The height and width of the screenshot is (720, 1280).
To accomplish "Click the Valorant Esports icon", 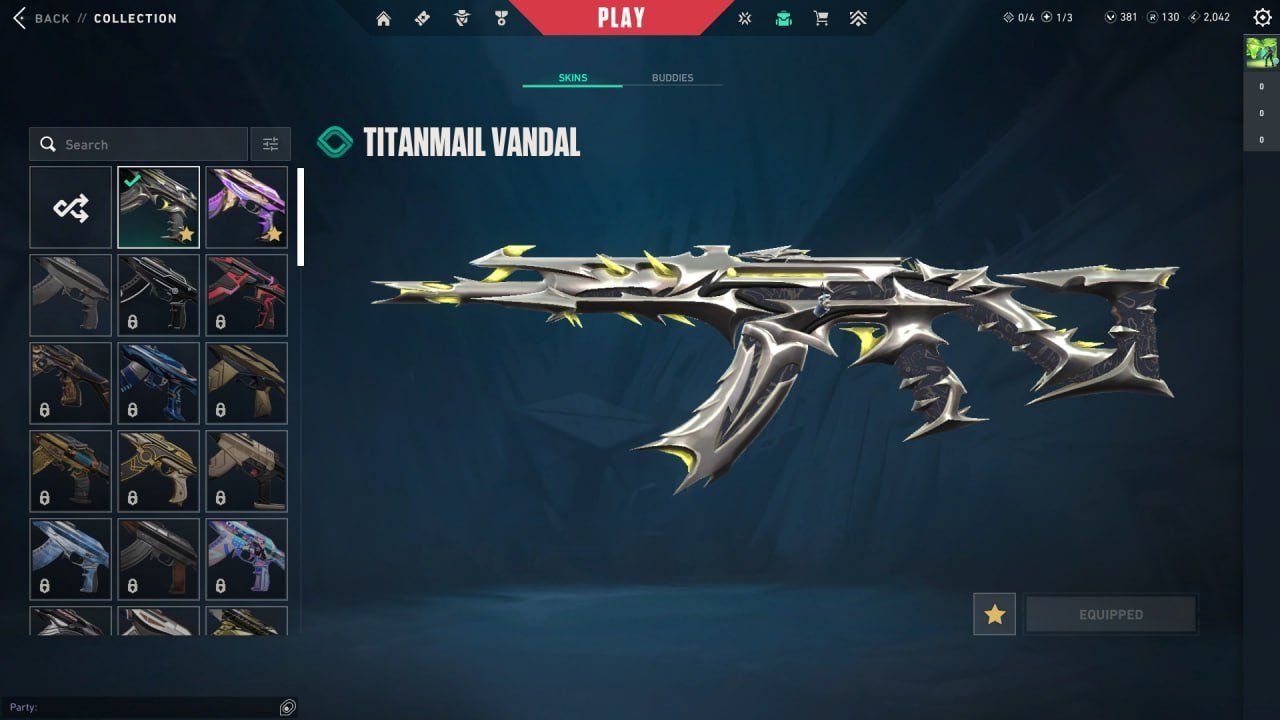I will (x=744, y=17).
